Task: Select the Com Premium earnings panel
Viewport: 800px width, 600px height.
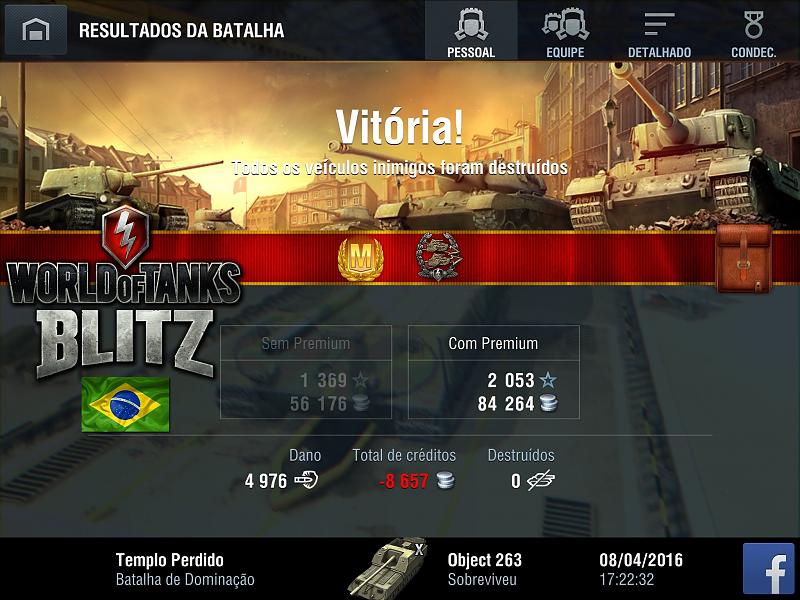Action: 493,371
